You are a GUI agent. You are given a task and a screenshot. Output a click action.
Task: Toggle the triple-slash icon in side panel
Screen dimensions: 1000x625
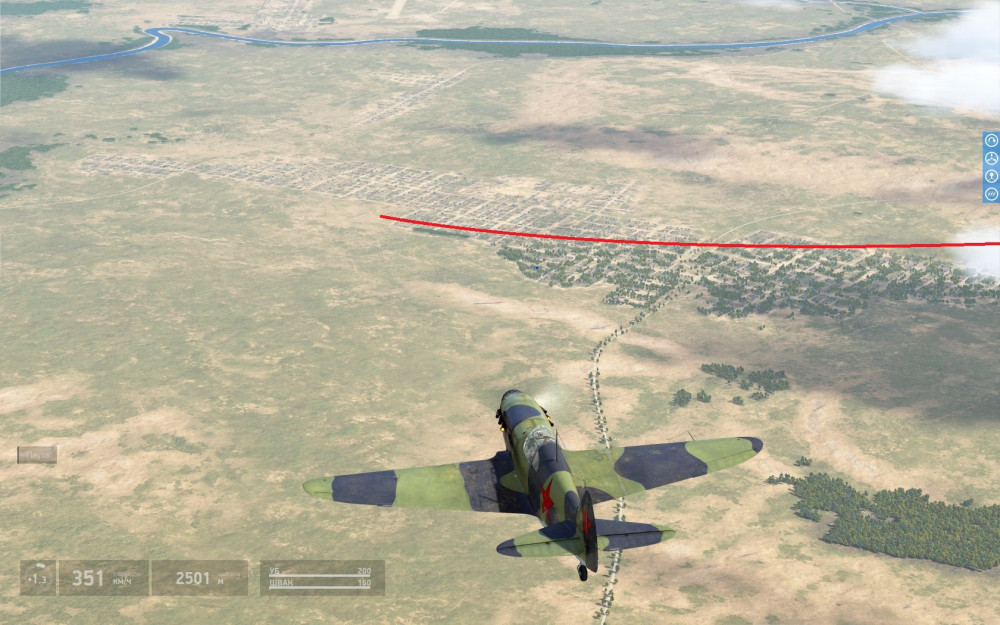click(991, 193)
